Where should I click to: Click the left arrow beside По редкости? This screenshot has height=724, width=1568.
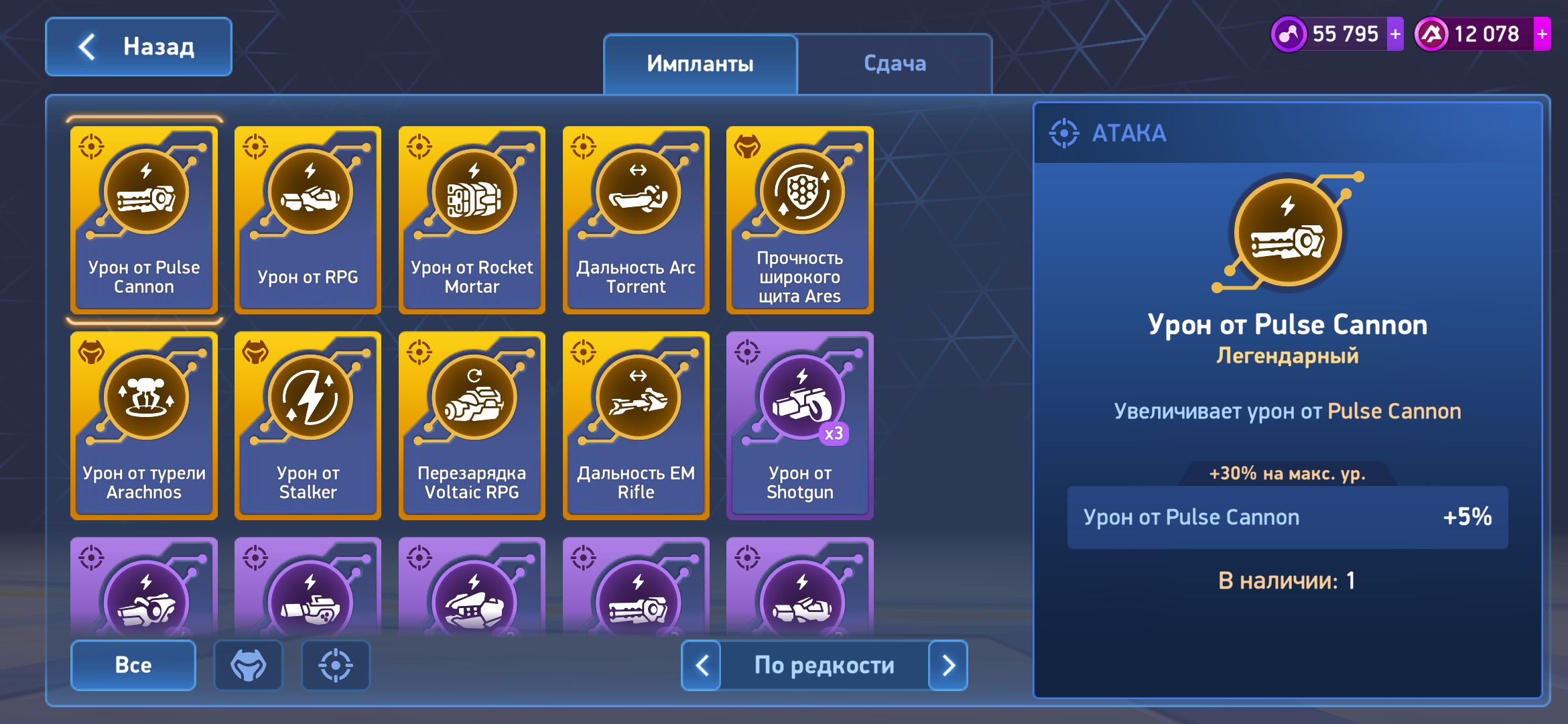click(x=702, y=665)
